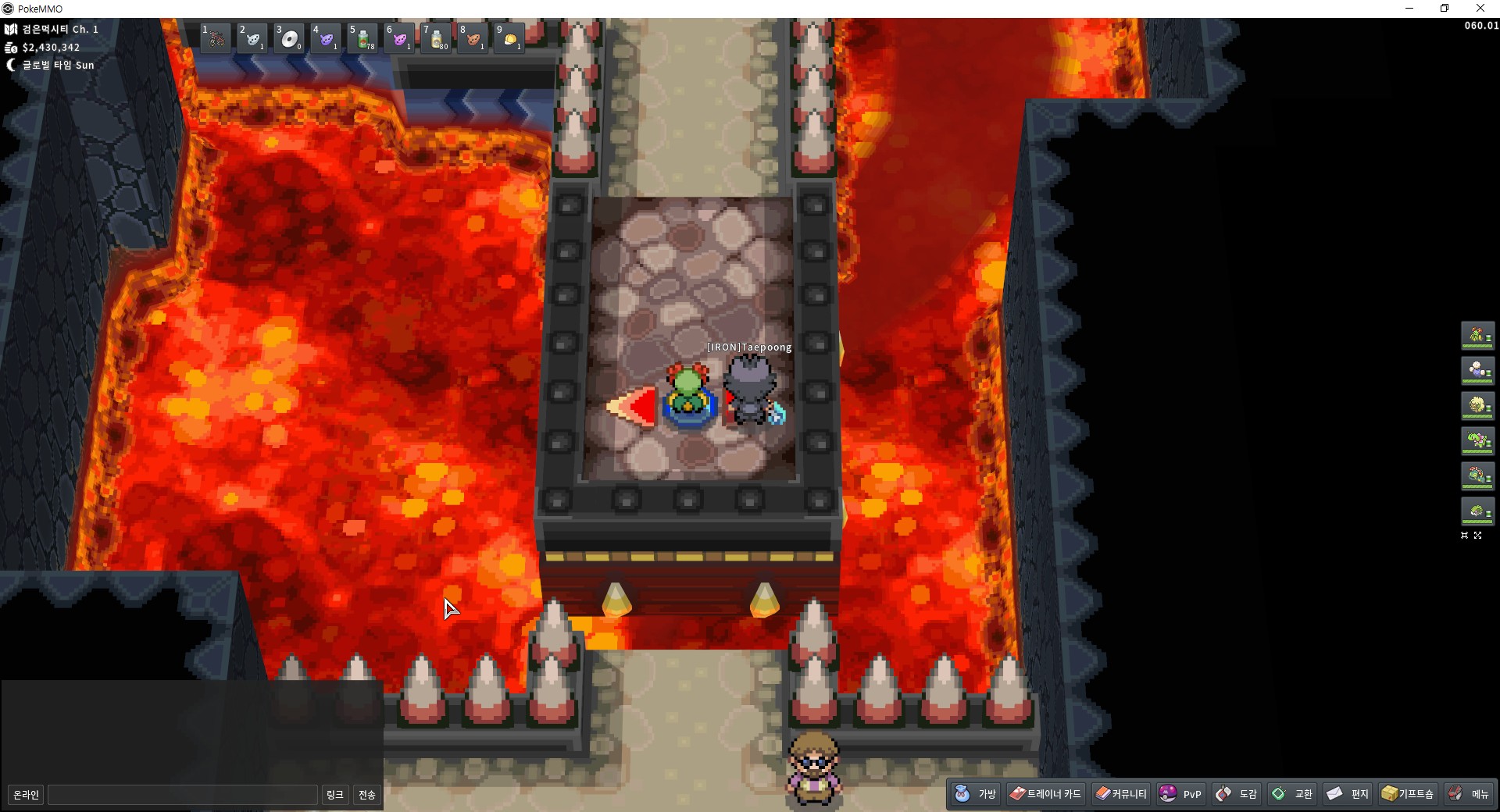Open the 가방 bag menu
Screen dimensions: 1500x812
pyautogui.click(x=976, y=794)
